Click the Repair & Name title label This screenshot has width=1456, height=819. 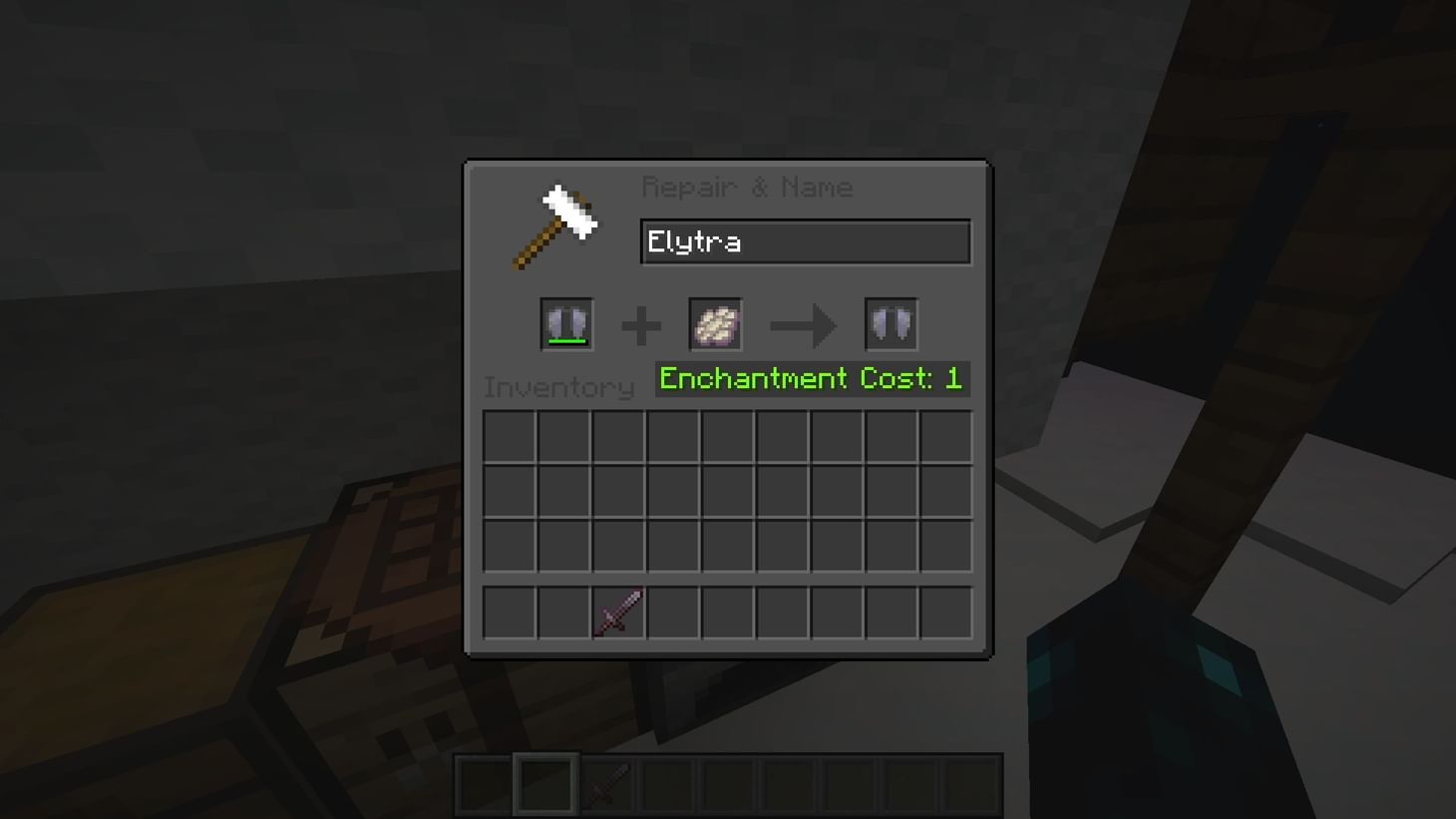(749, 187)
